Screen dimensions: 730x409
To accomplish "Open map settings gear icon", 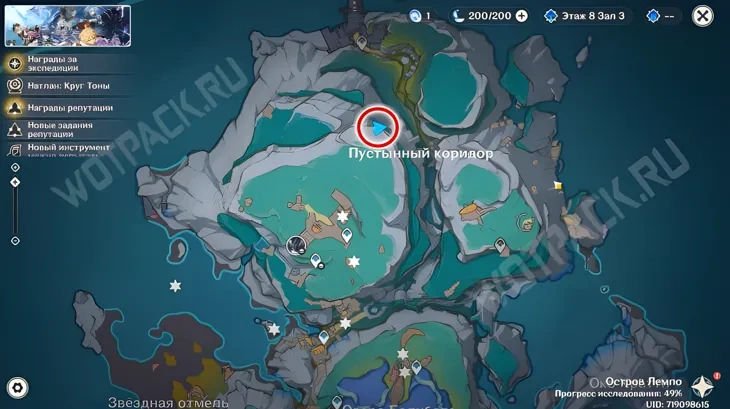I will 17,388.
